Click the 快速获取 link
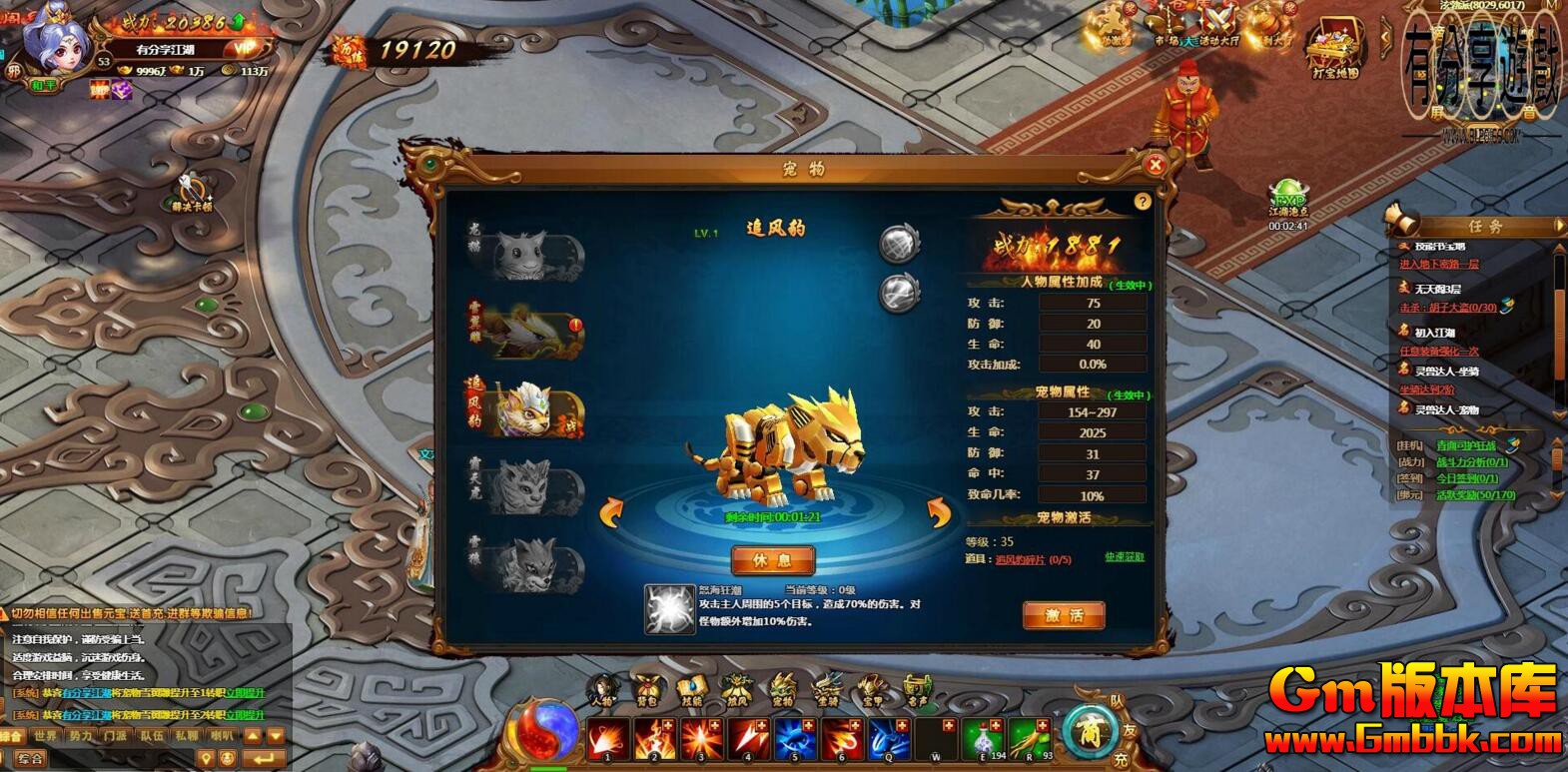The image size is (1568, 772). click(x=1126, y=559)
